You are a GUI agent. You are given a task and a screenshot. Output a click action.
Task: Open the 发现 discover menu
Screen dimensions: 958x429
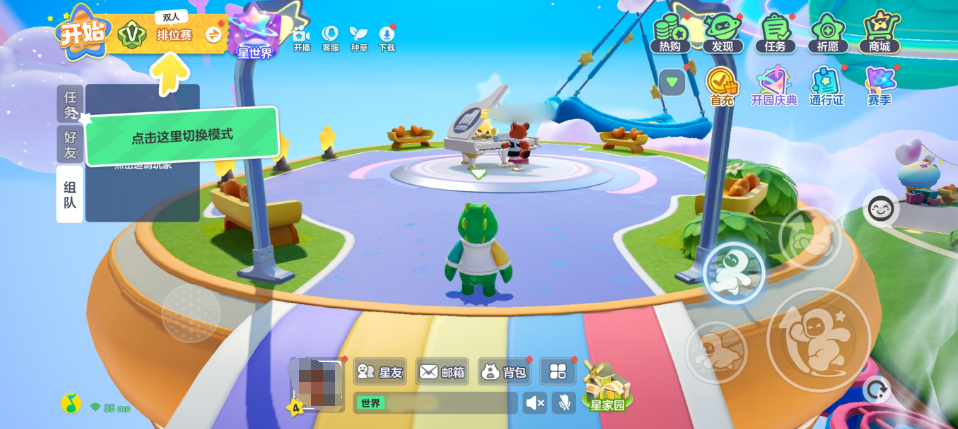(x=723, y=33)
